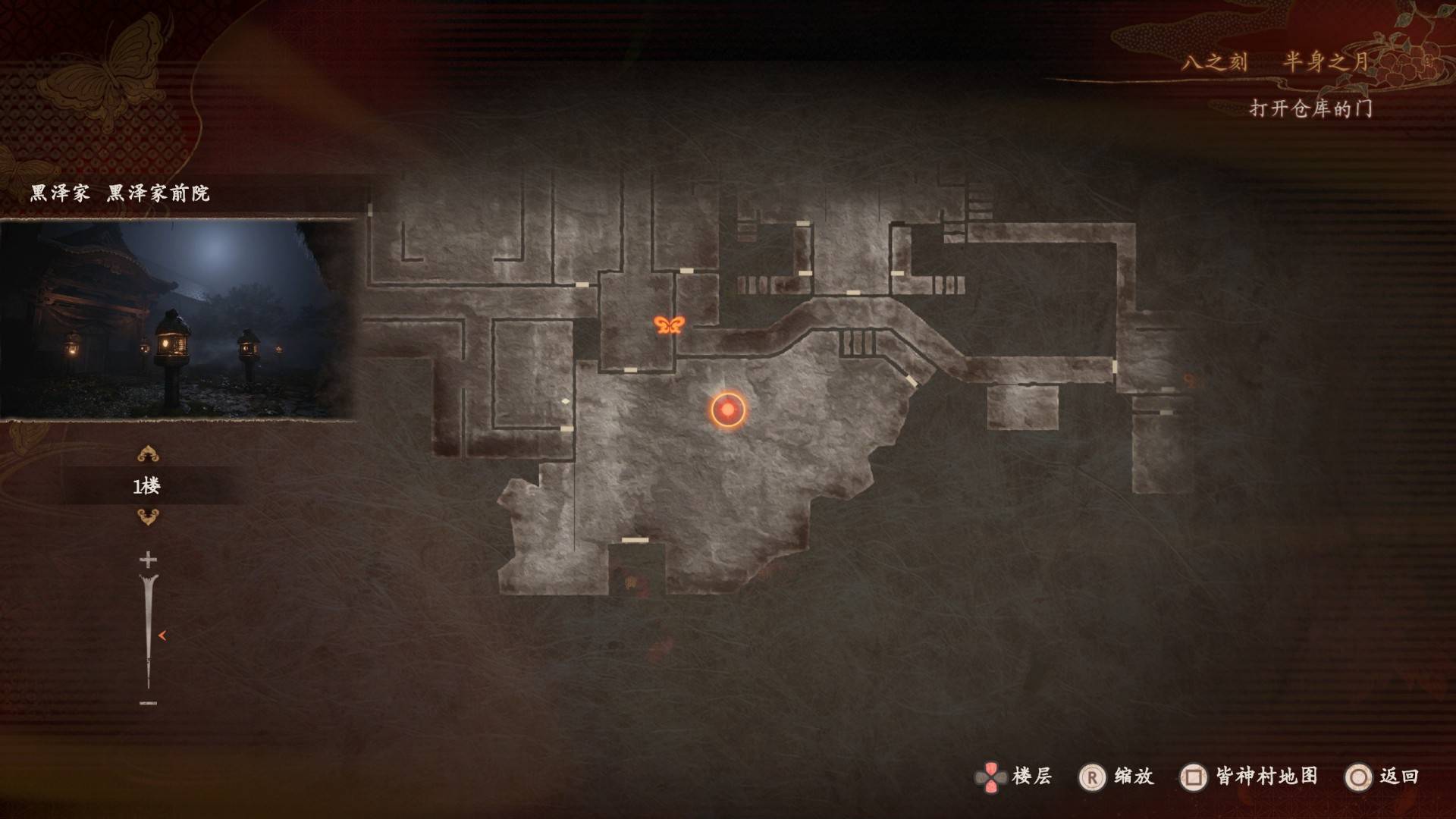Select the orange butterfly map marker
1456x819 pixels.
(x=669, y=325)
